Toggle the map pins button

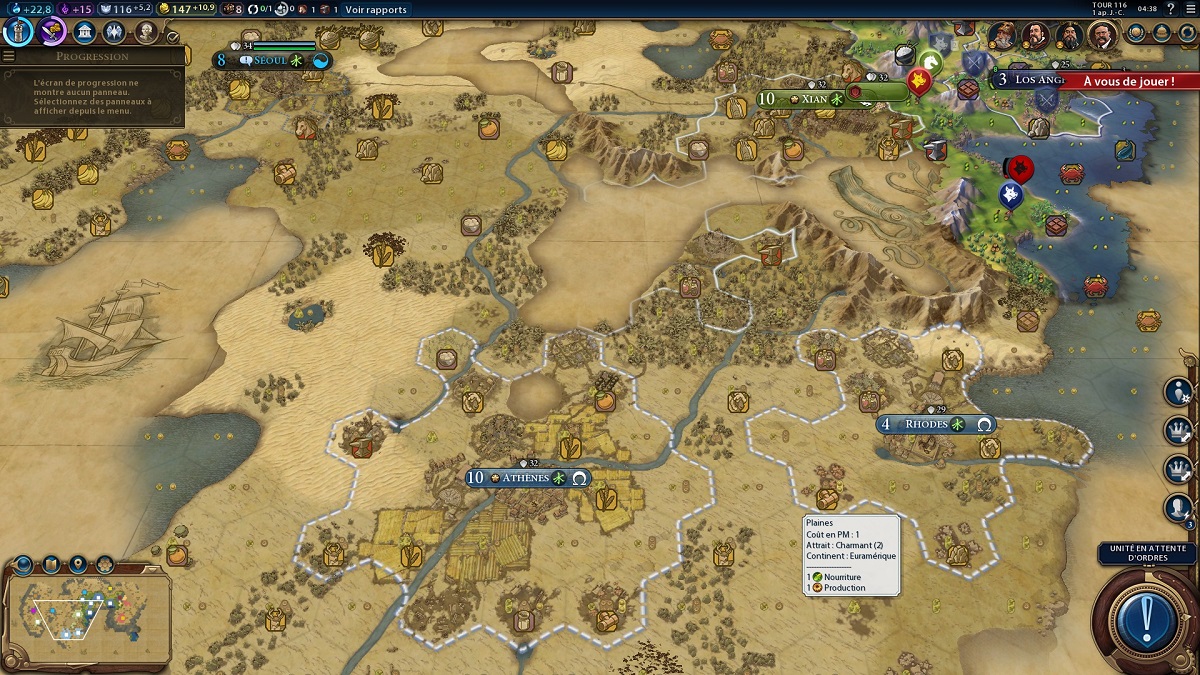click(x=77, y=566)
